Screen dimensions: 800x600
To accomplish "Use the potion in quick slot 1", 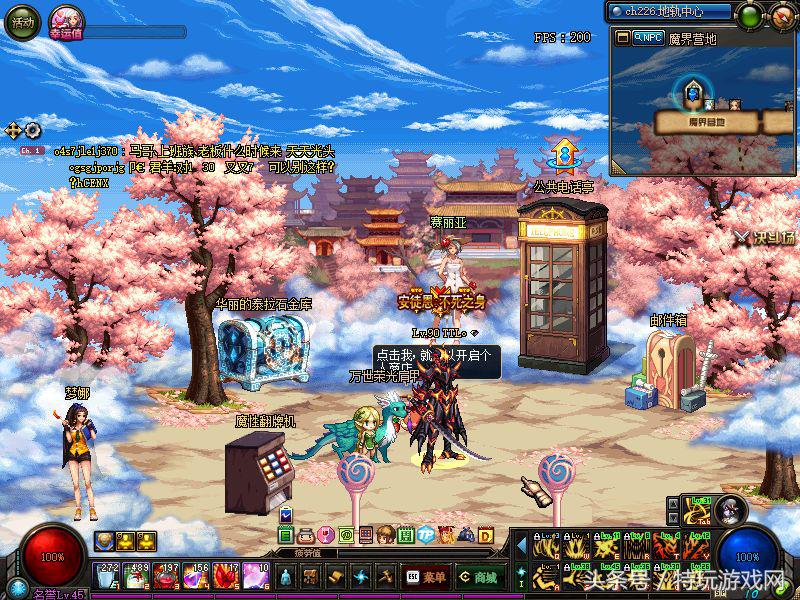I will [x=106, y=576].
